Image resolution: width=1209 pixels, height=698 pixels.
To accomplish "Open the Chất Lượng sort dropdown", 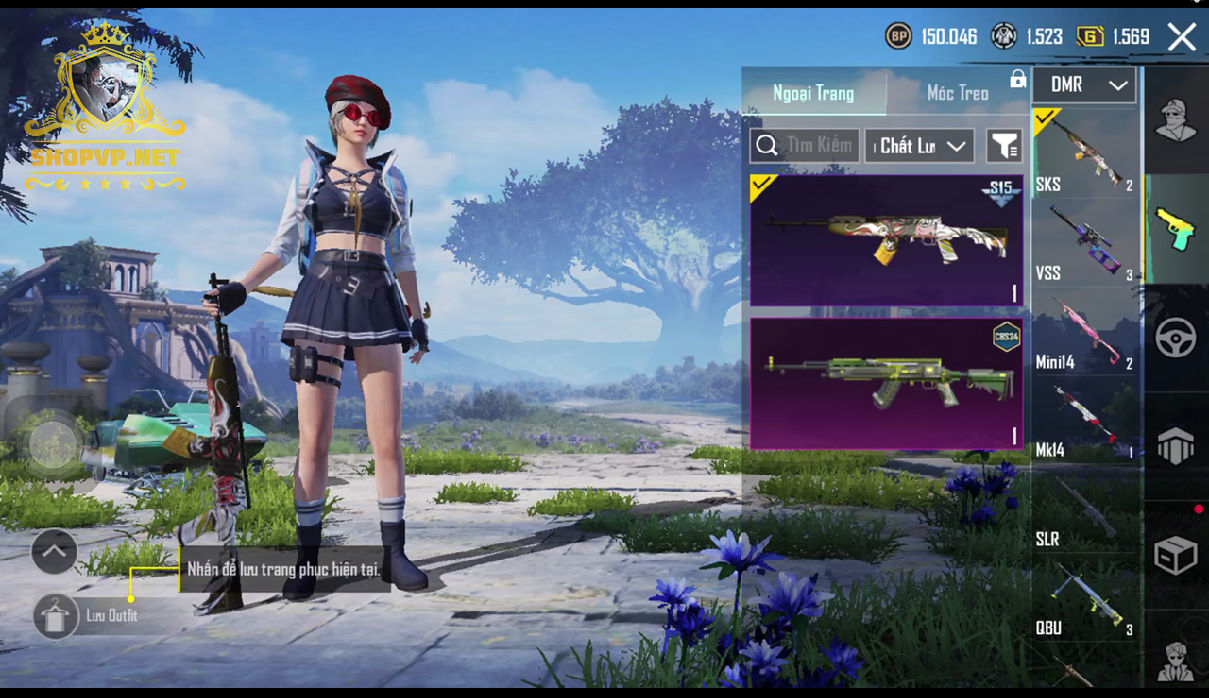I will coord(919,146).
